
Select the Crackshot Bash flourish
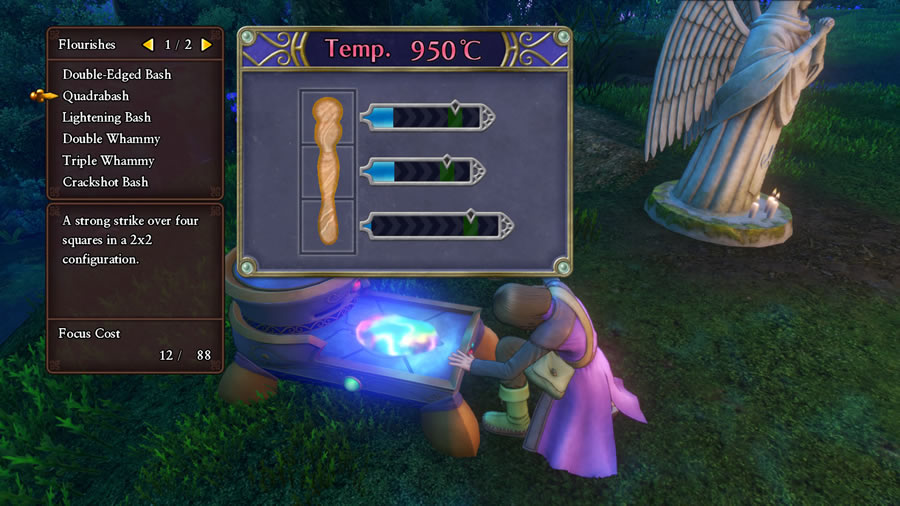point(105,182)
